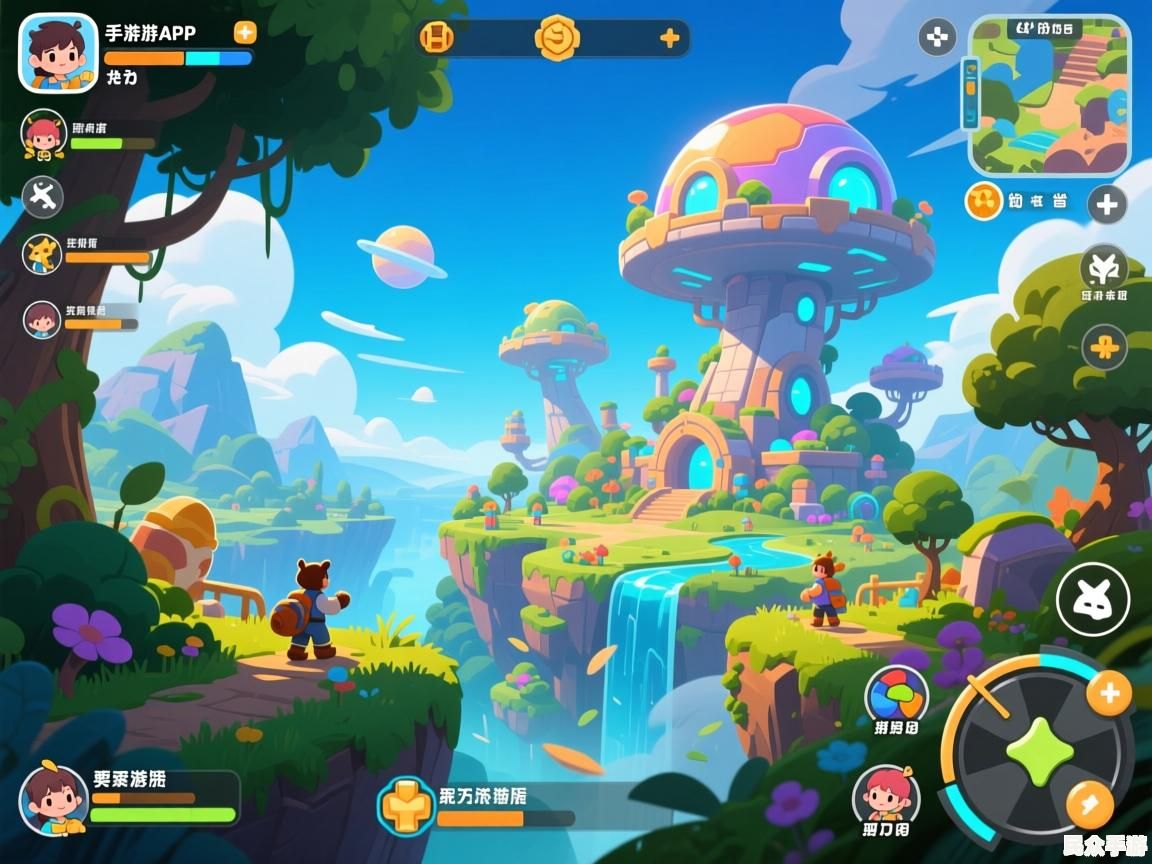This screenshot has width=1152, height=864.
Task: Select the pink-haired girl portrait icon
Action: tap(886, 795)
